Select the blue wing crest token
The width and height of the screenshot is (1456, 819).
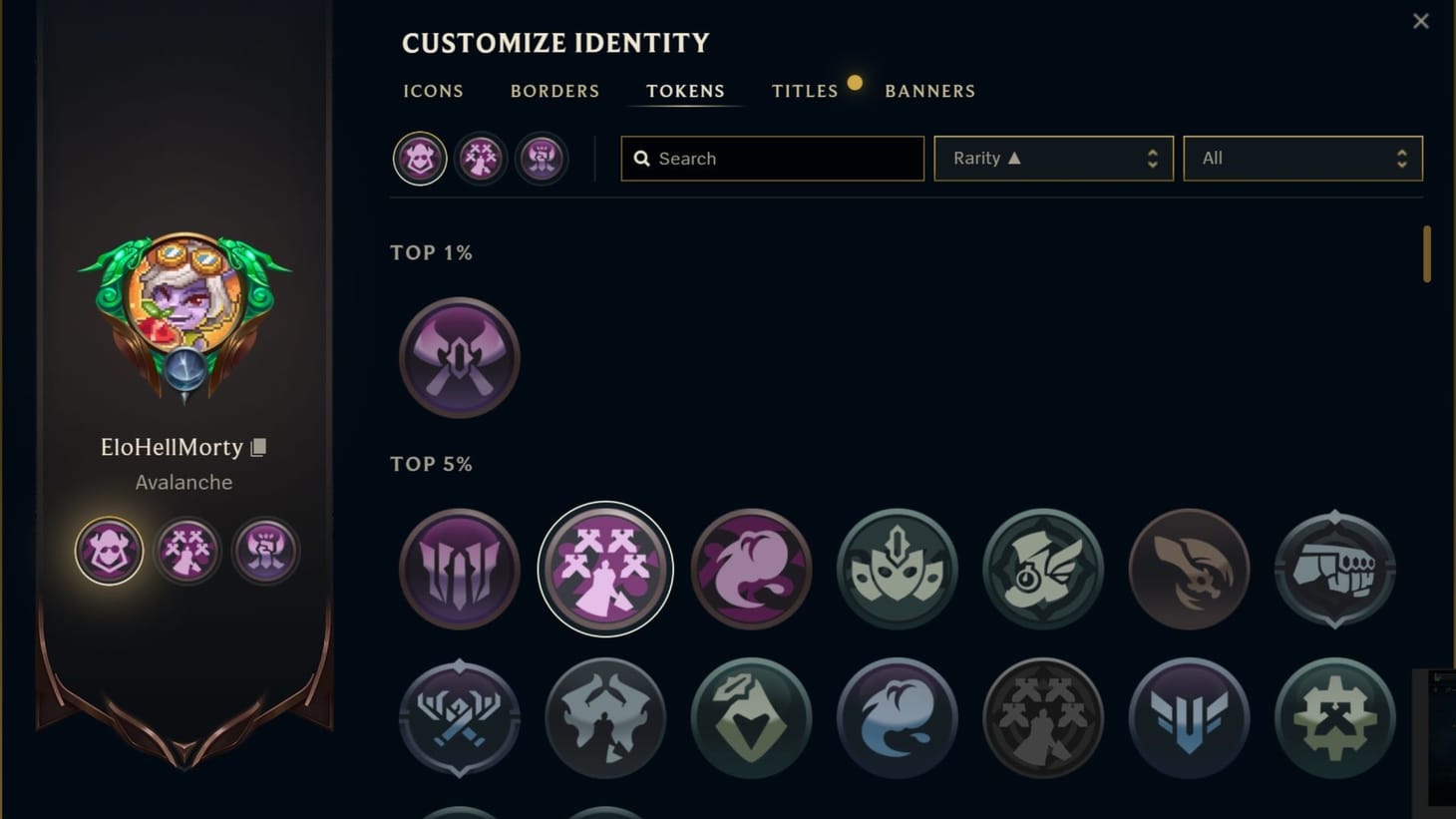pyautogui.click(x=1189, y=718)
